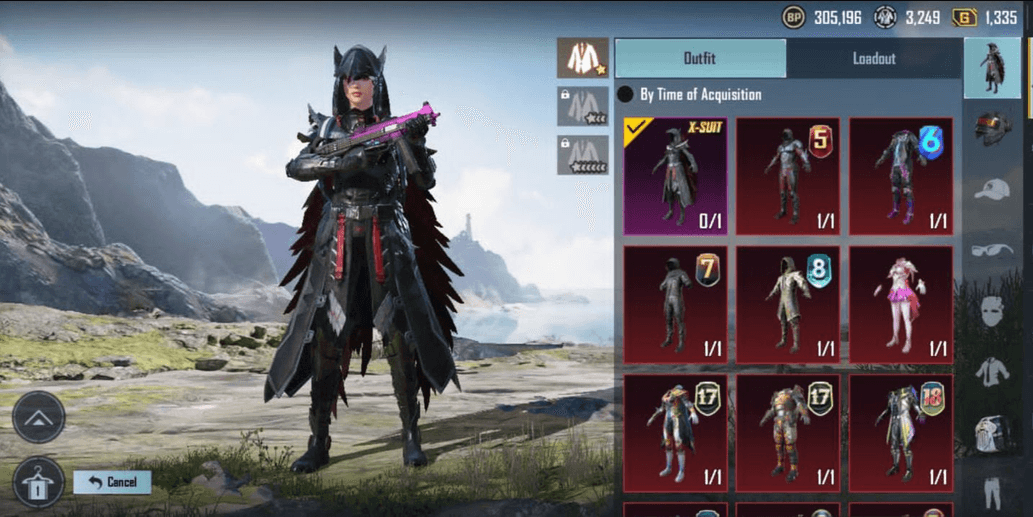Select the pink and white dress outfit
The image size is (1033, 517).
(901, 305)
